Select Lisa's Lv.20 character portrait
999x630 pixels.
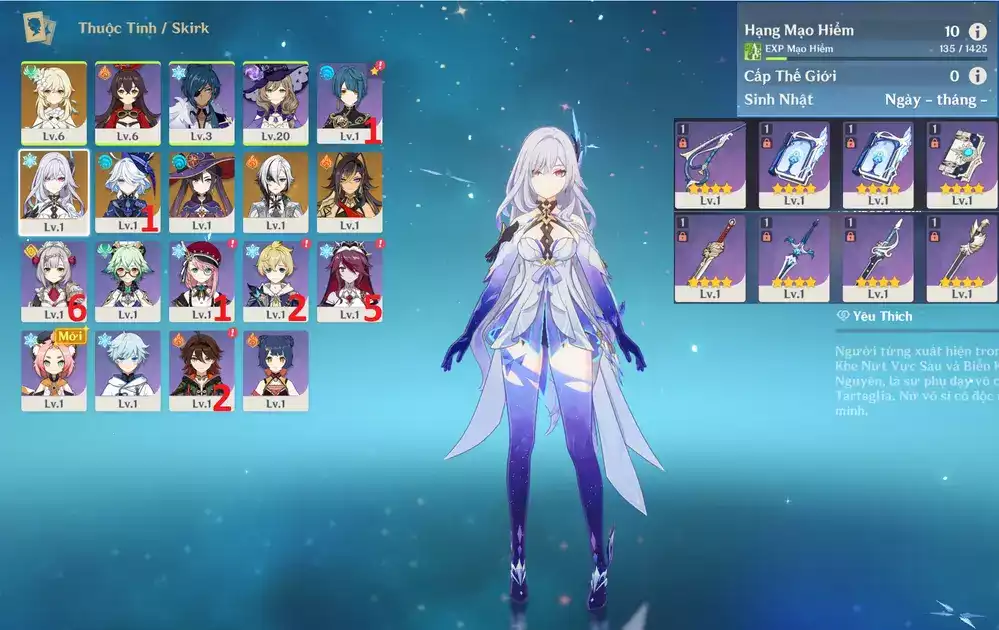[275, 101]
